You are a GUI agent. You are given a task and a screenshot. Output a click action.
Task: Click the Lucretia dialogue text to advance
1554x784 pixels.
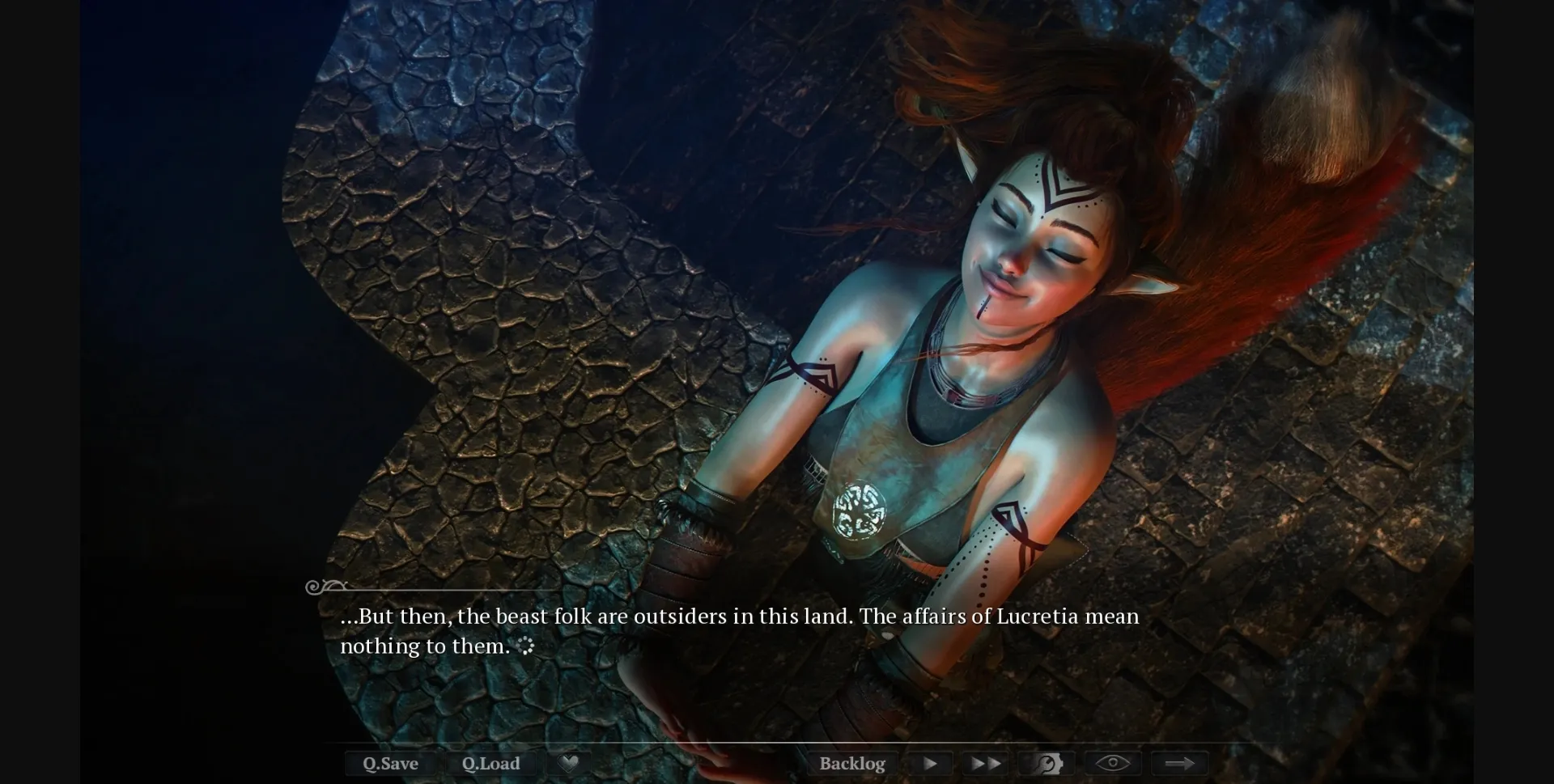pos(740,616)
